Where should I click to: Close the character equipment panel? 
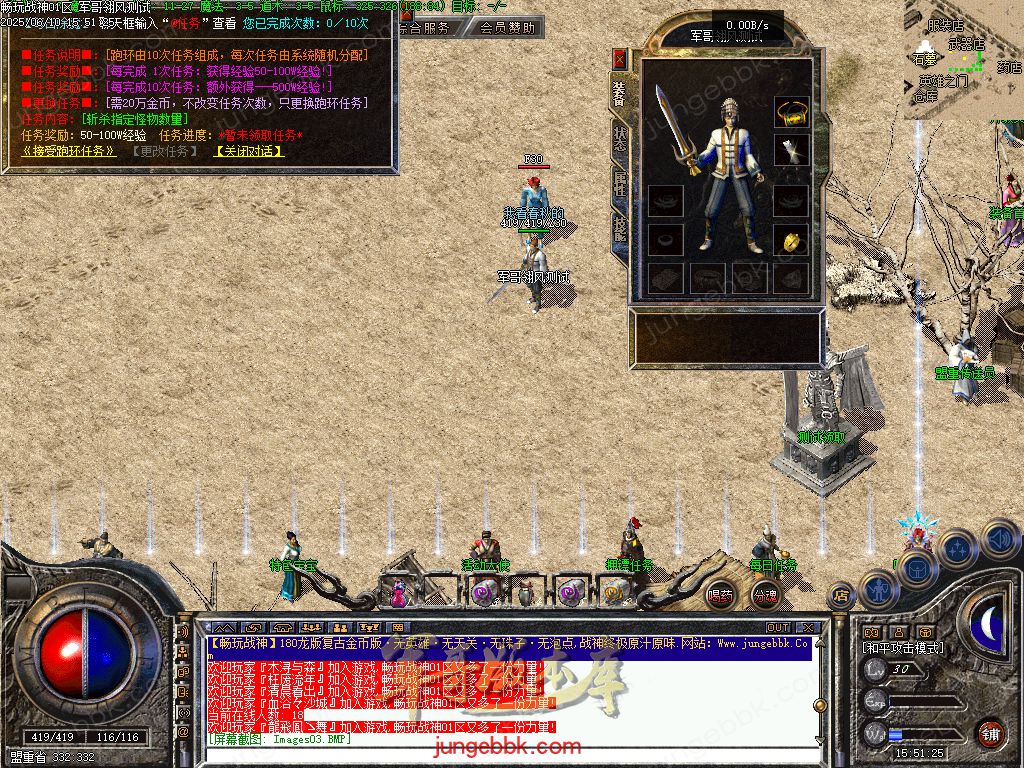point(620,59)
